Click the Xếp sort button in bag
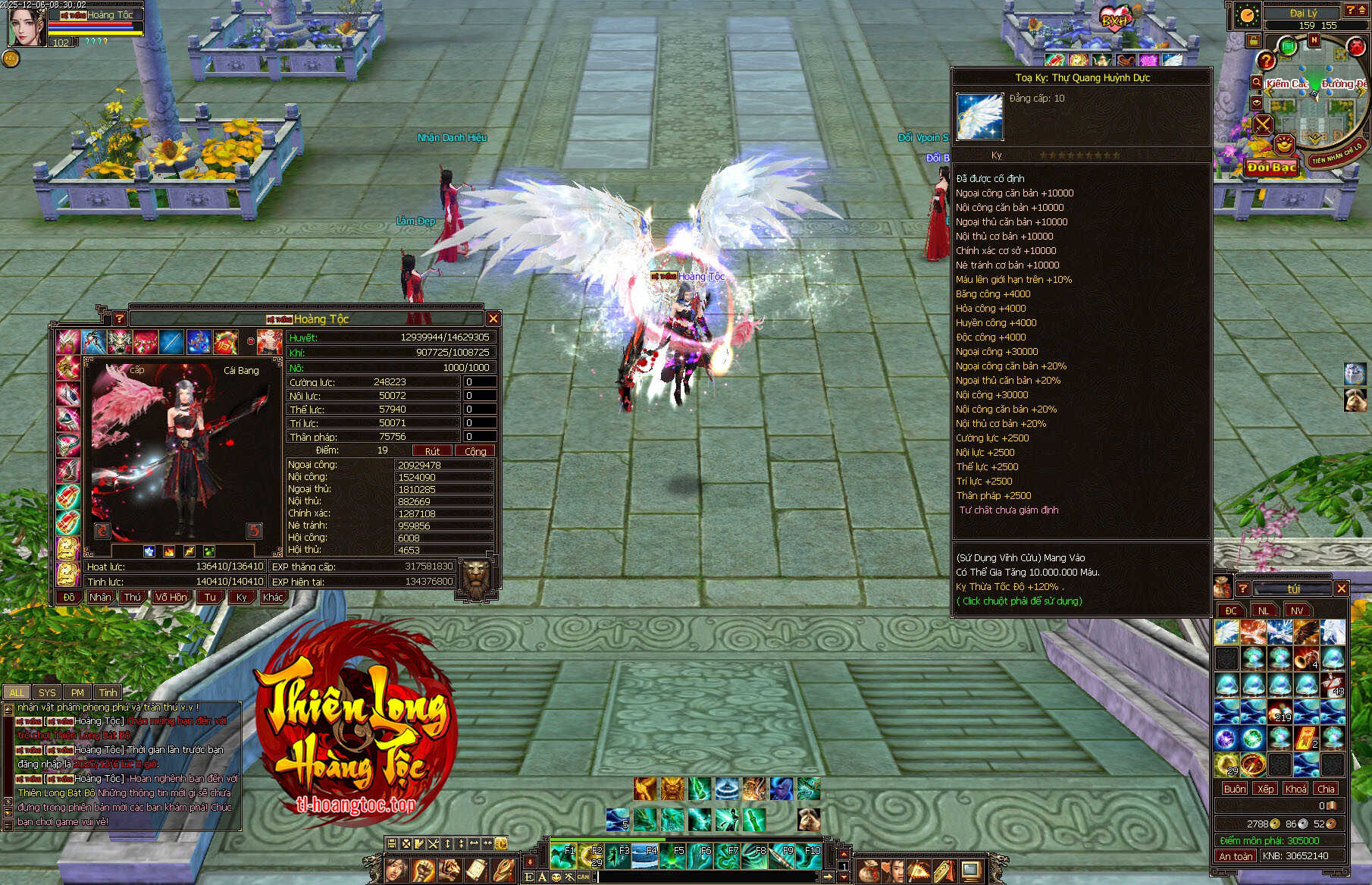 coord(1265,789)
